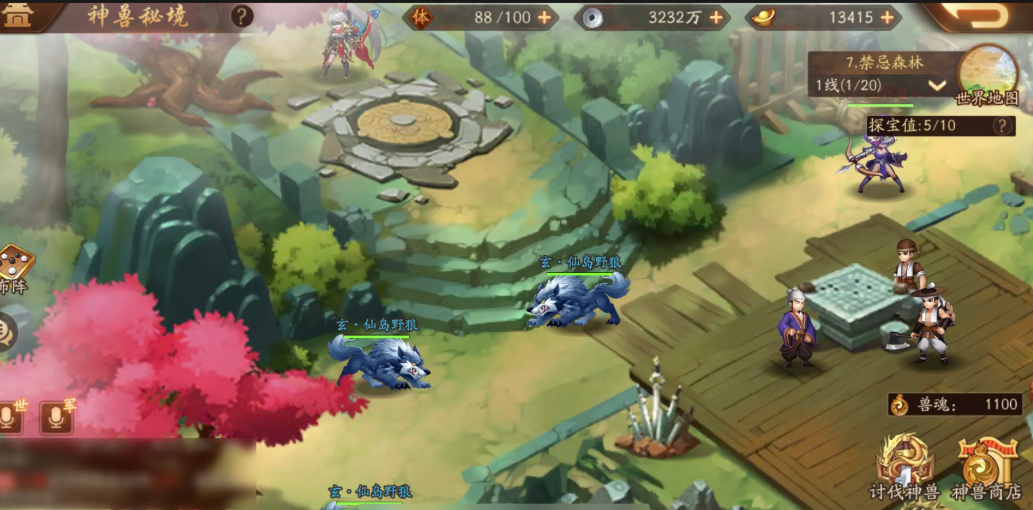Tap the home building icon at top-left

click(x=18, y=15)
